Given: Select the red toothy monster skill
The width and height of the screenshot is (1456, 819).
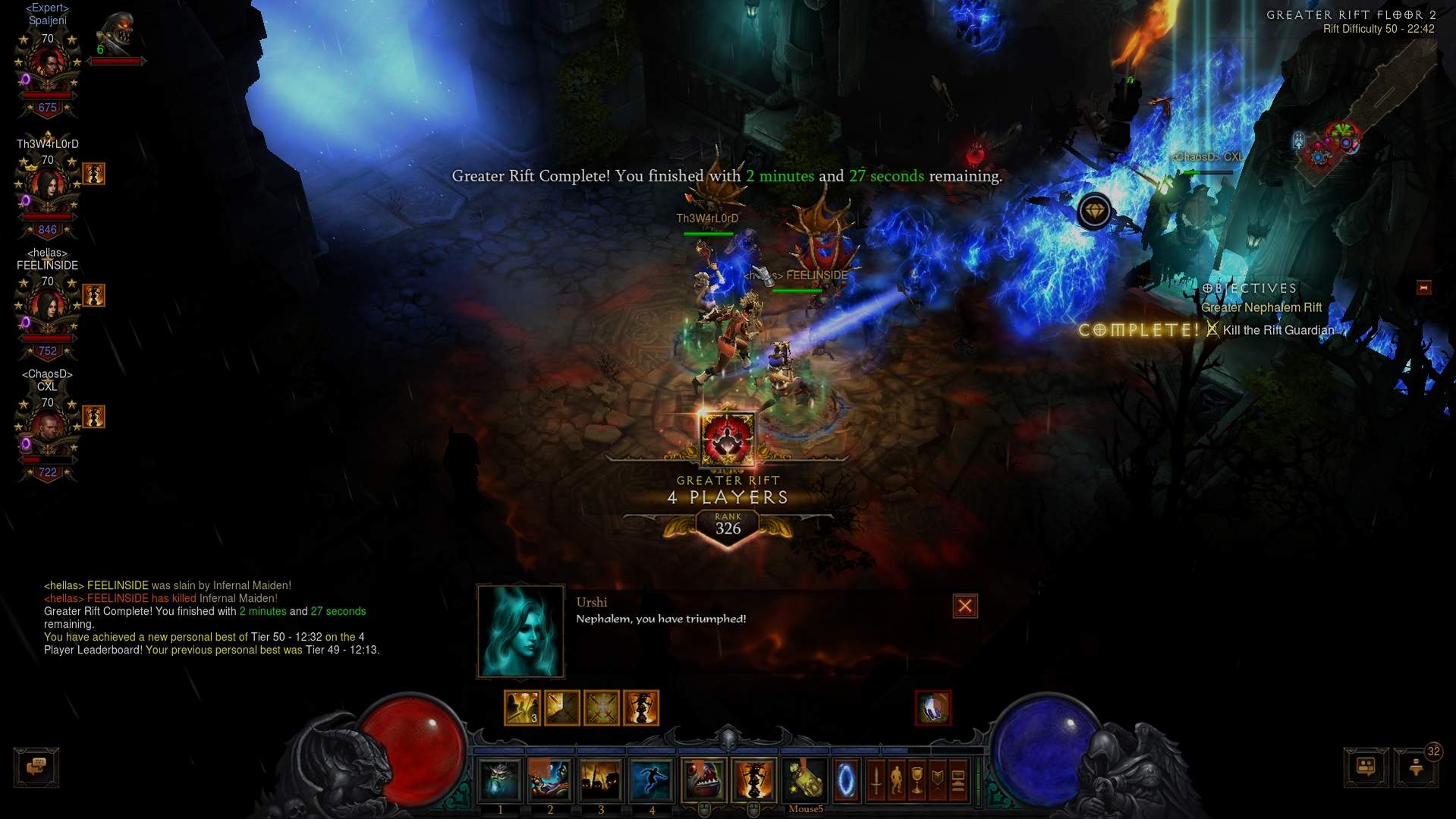Looking at the screenshot, I should point(703,780).
